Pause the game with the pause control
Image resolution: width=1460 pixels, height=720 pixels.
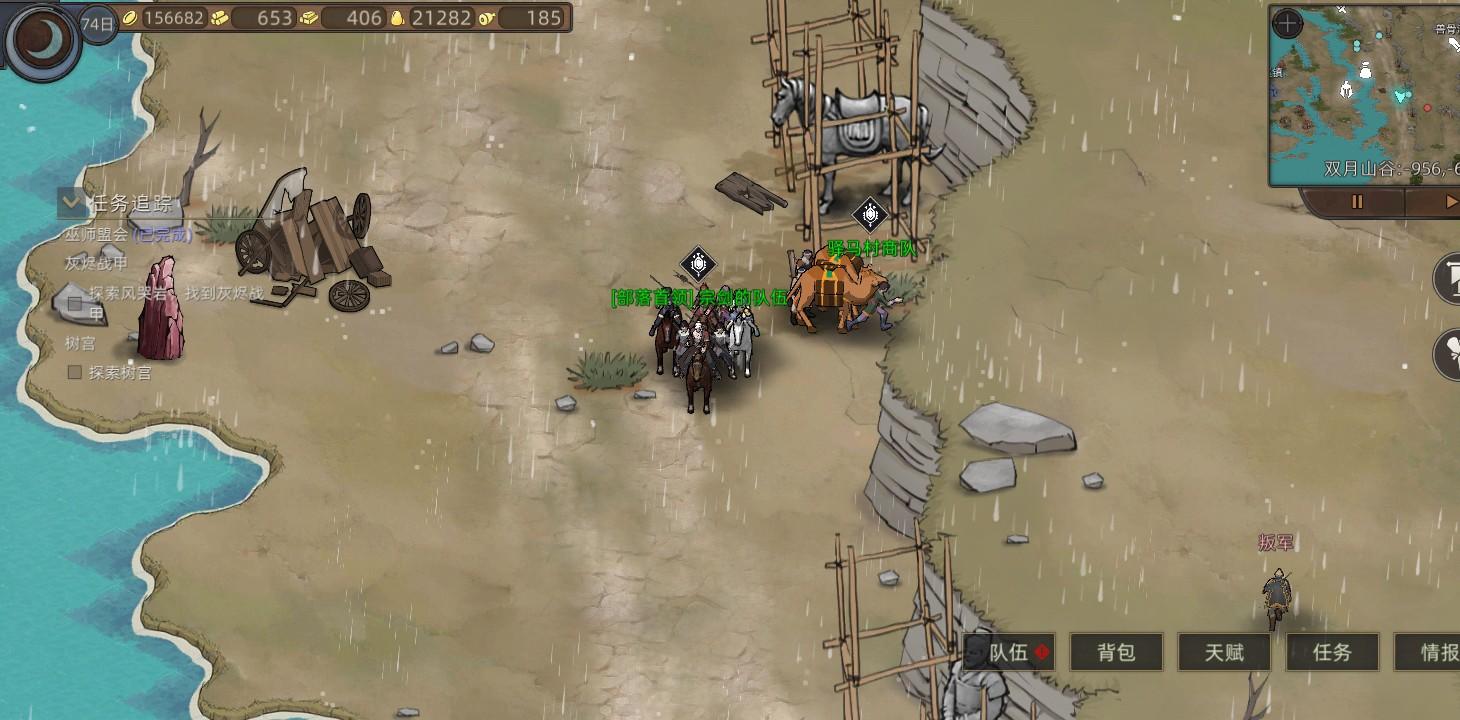pos(1356,202)
